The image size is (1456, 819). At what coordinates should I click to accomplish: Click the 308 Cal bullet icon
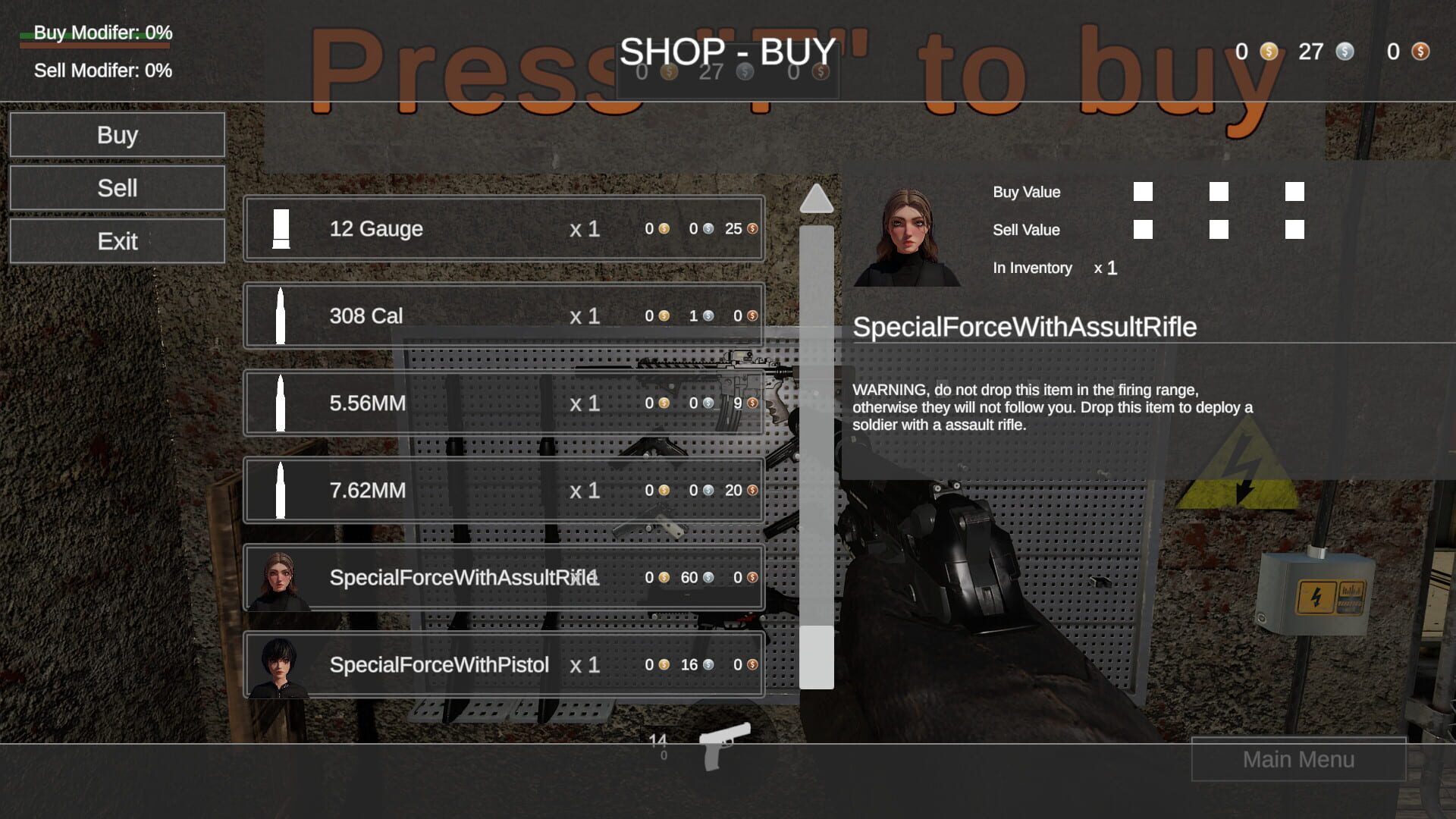(x=281, y=315)
